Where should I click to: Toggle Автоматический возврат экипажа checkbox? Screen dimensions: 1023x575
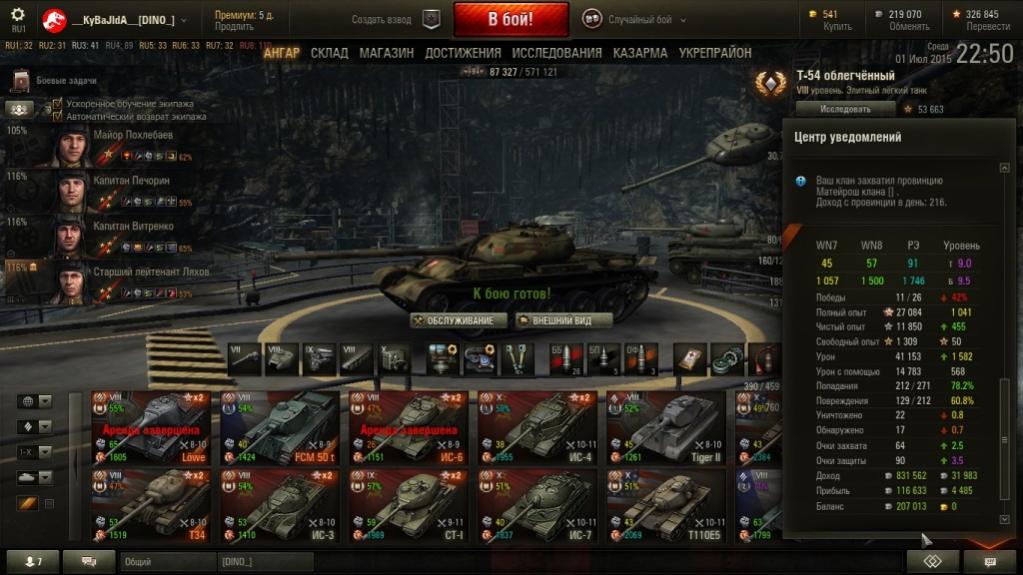pyautogui.click(x=57, y=115)
